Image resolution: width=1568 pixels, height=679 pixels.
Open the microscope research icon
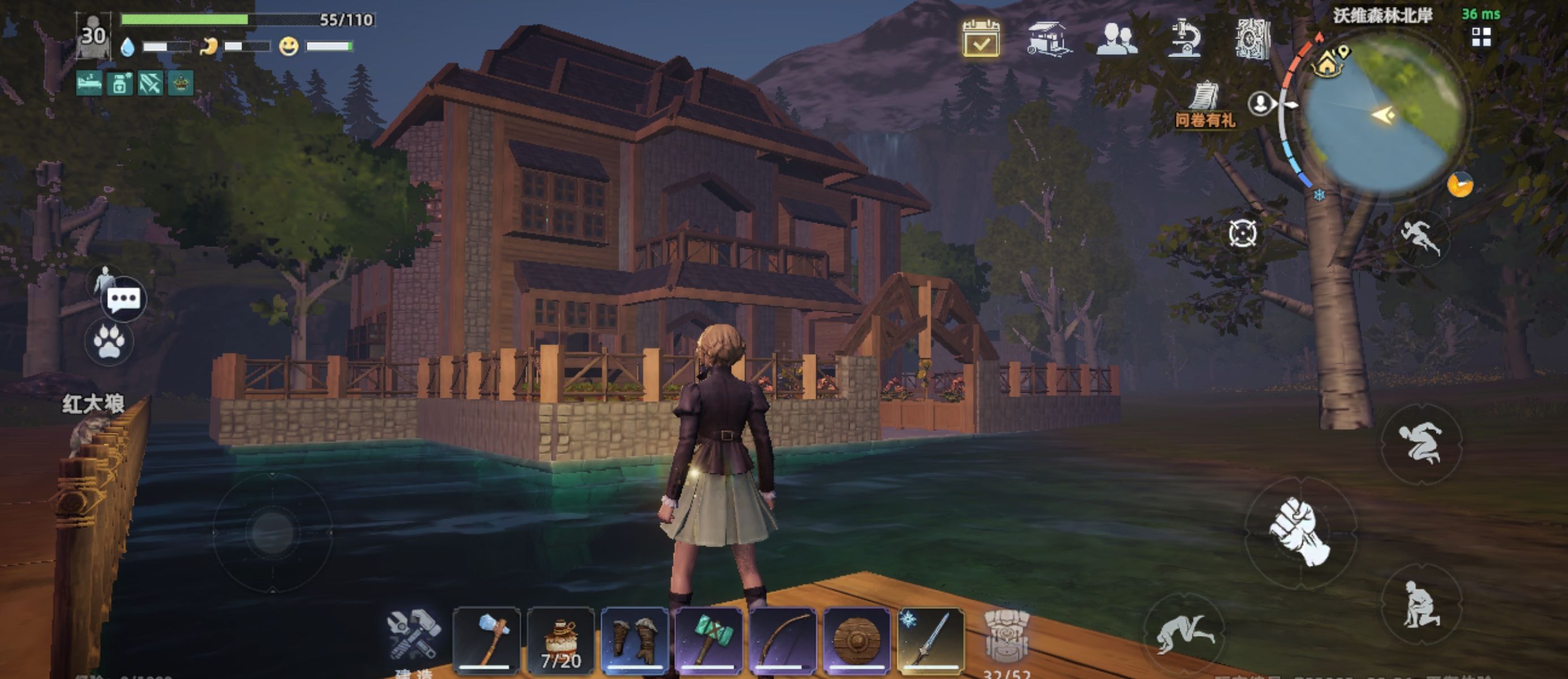click(1183, 39)
